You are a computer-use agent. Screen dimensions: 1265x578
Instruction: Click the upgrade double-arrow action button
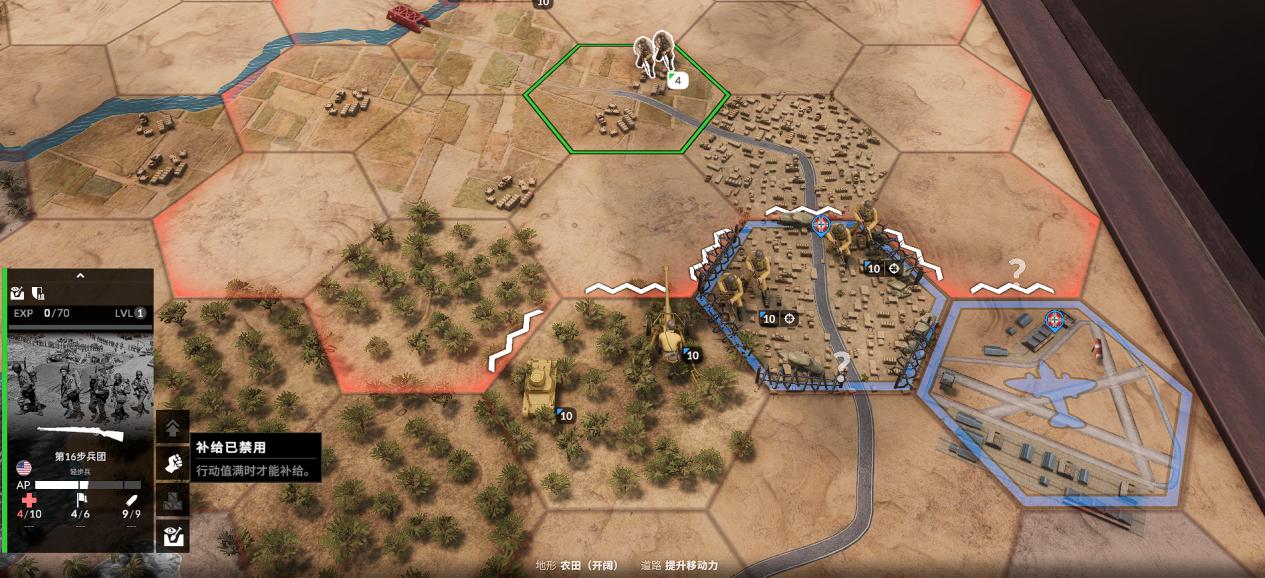coord(173,427)
